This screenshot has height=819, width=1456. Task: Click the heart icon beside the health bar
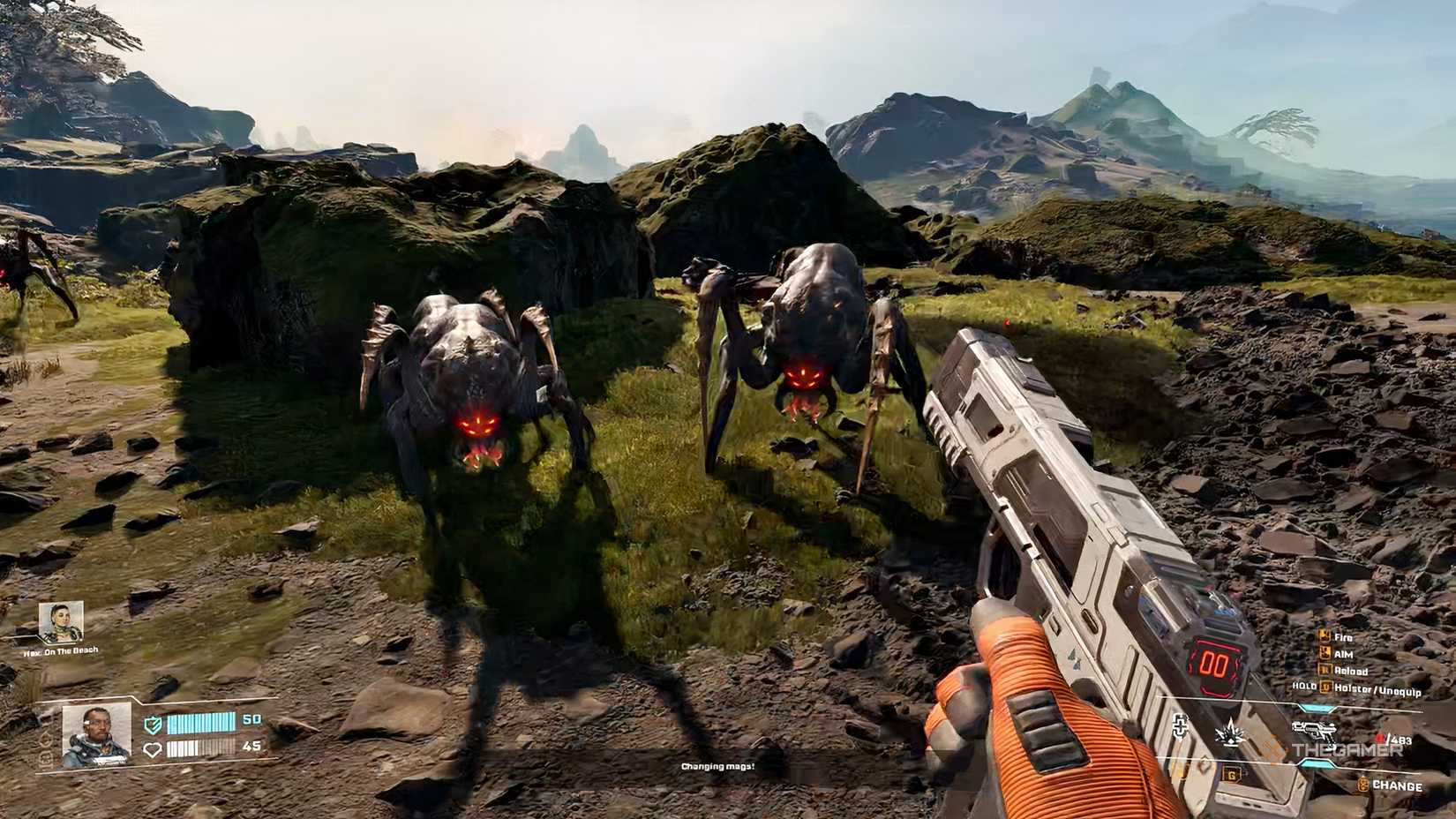(x=154, y=748)
